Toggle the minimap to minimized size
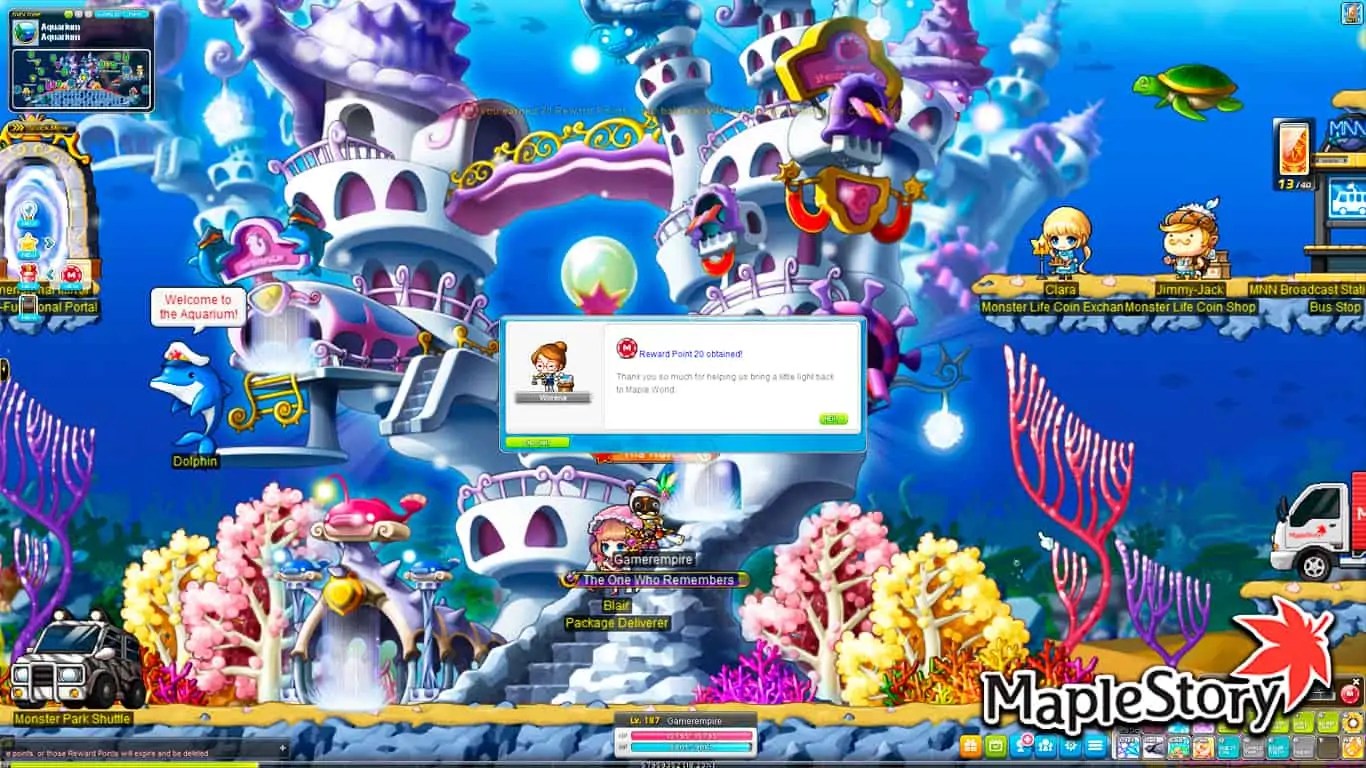 (x=80, y=13)
